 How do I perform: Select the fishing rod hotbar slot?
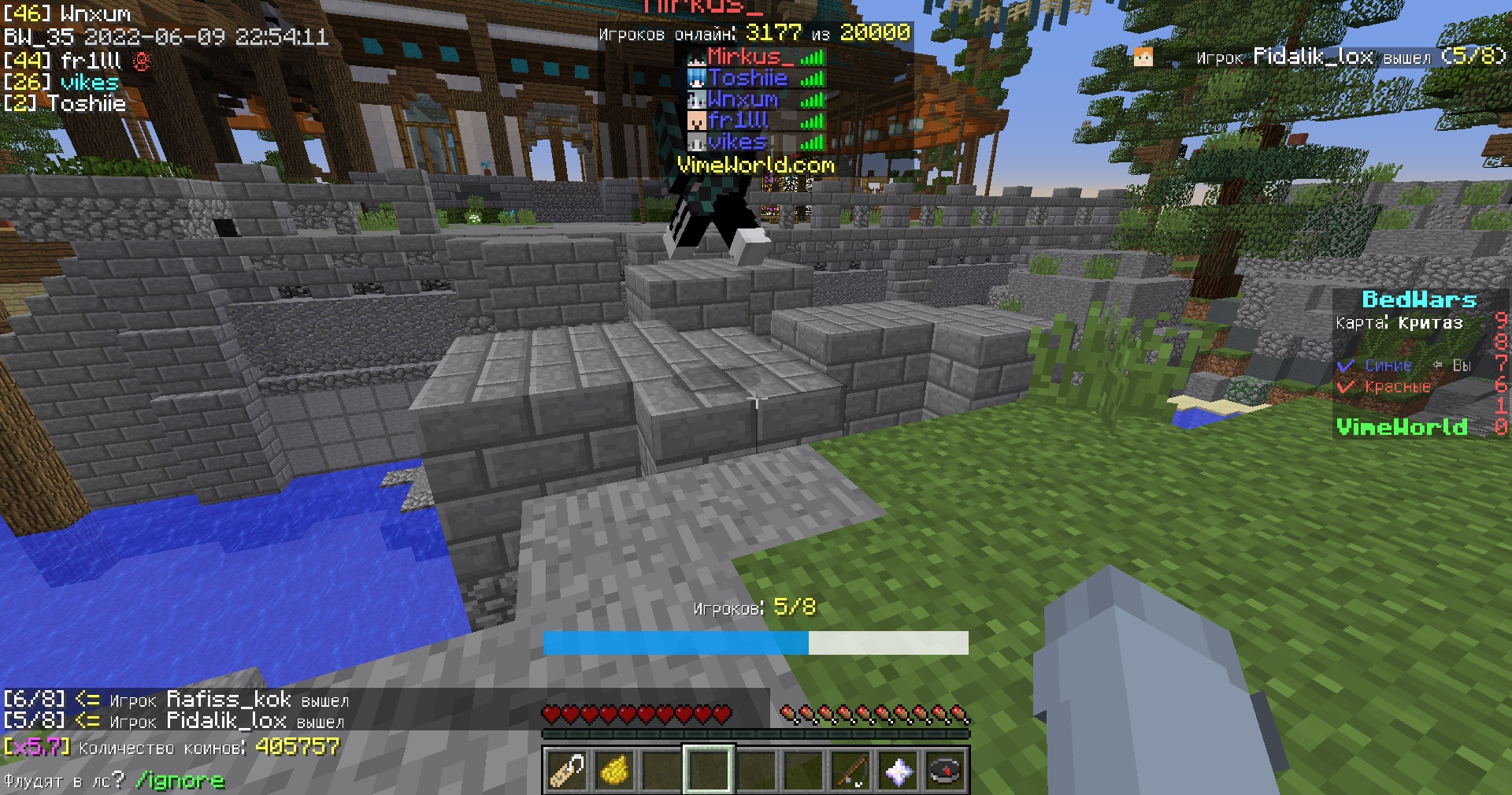tap(850, 770)
